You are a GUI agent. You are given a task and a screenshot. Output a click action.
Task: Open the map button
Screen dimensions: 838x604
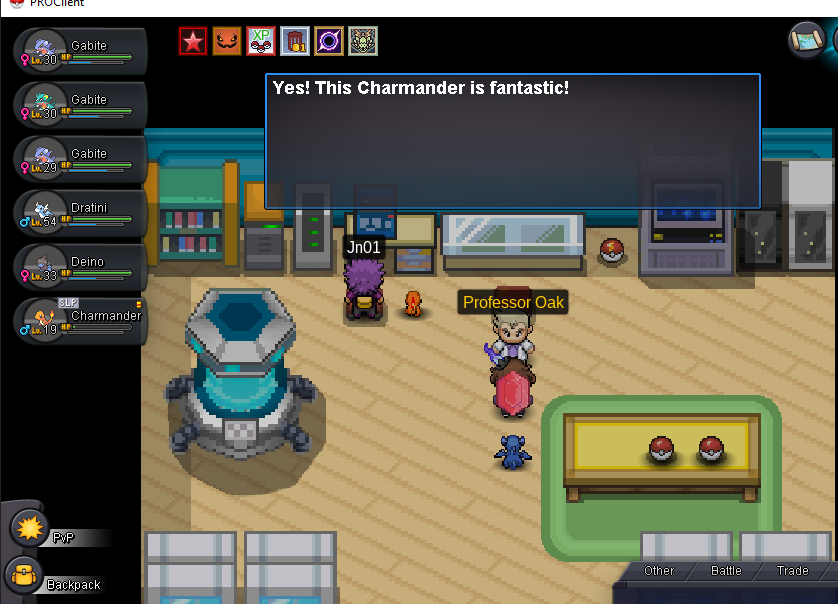click(x=805, y=40)
